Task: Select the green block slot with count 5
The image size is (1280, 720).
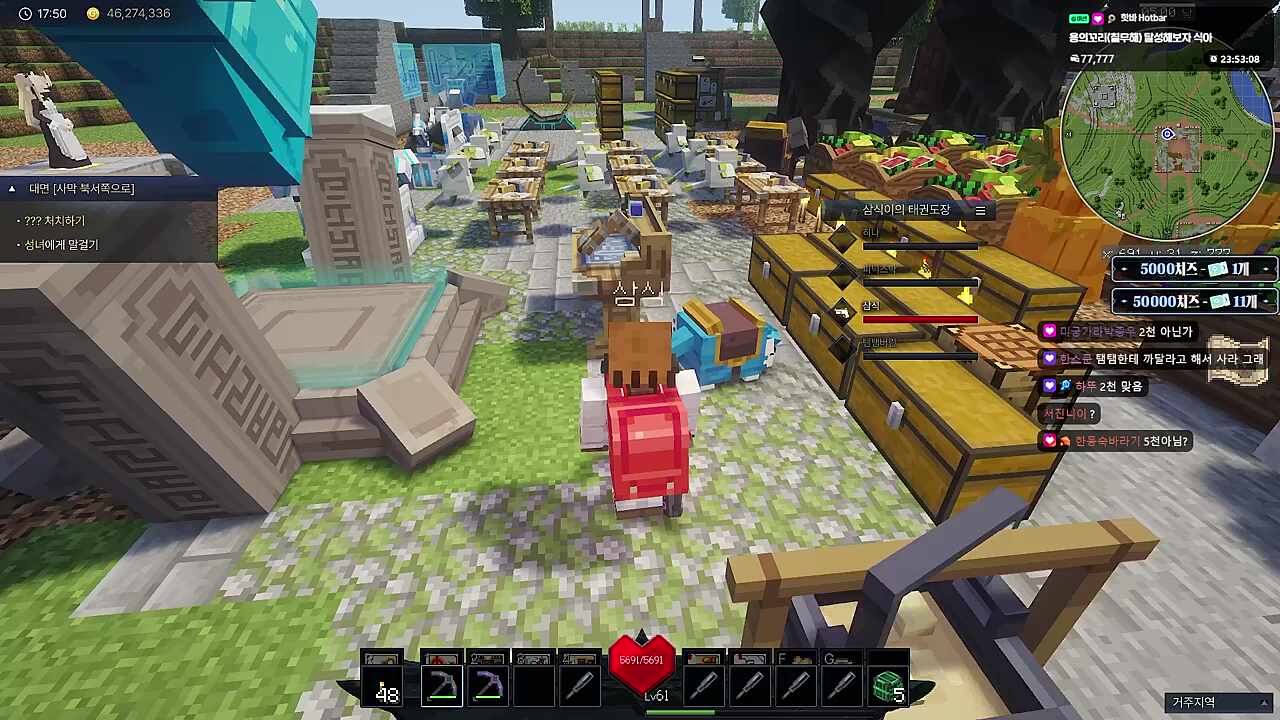Action: (888, 686)
